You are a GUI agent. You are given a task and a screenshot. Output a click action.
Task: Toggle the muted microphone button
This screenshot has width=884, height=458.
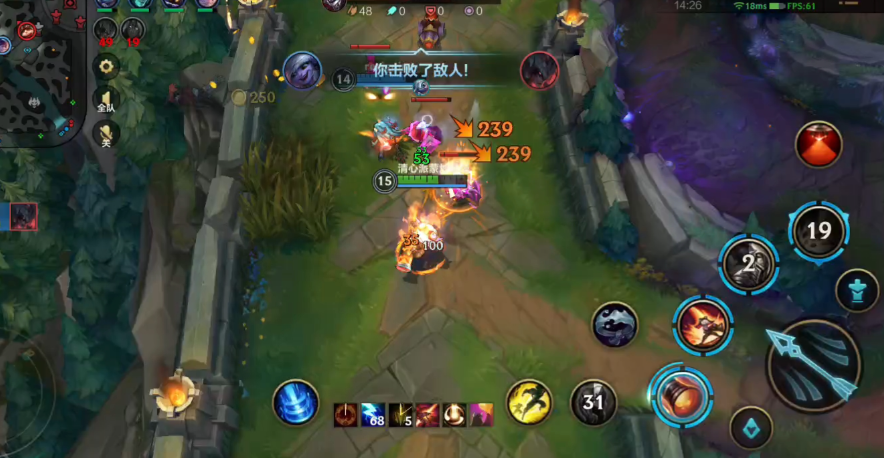click(x=106, y=134)
